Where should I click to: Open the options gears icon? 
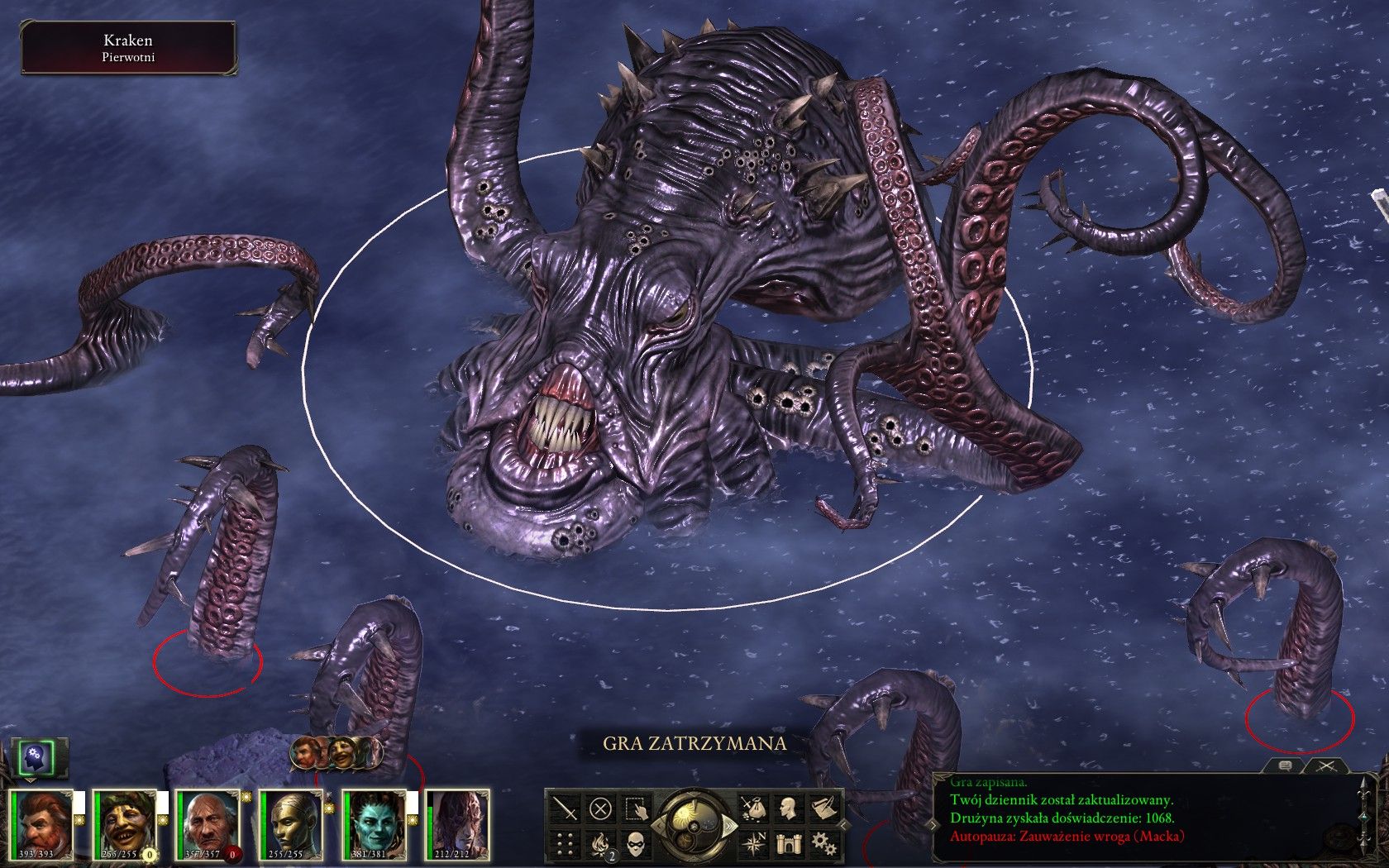(x=822, y=843)
